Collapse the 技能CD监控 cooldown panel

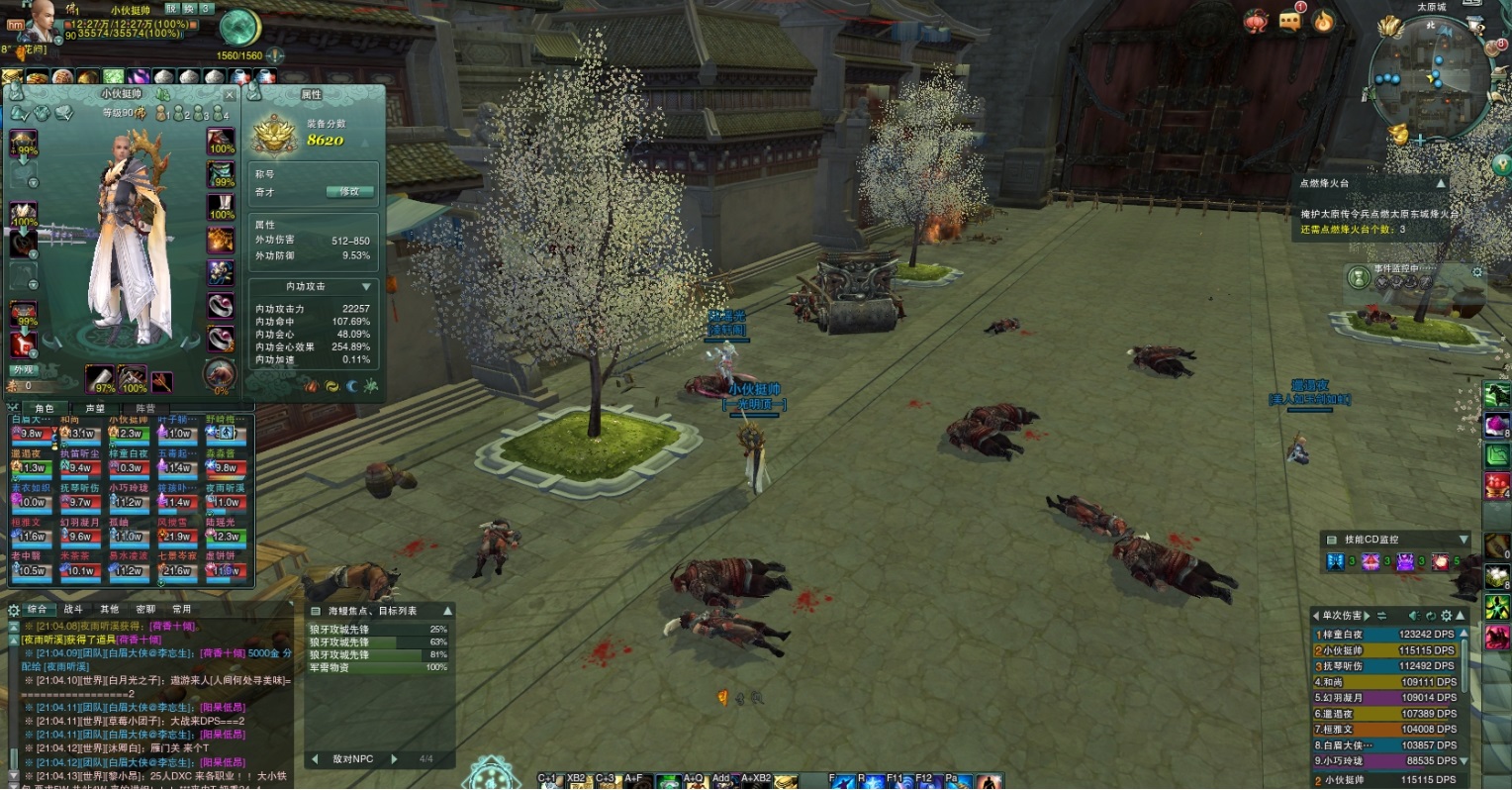[1464, 540]
